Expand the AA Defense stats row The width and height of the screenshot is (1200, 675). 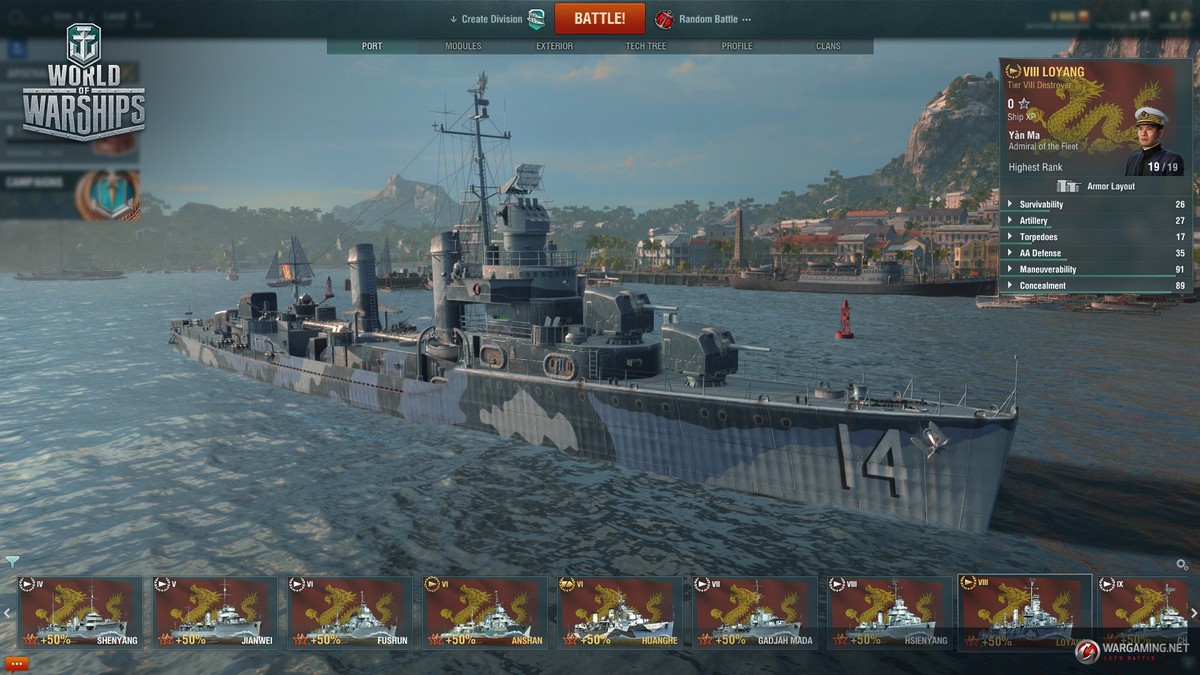[x=1040, y=253]
